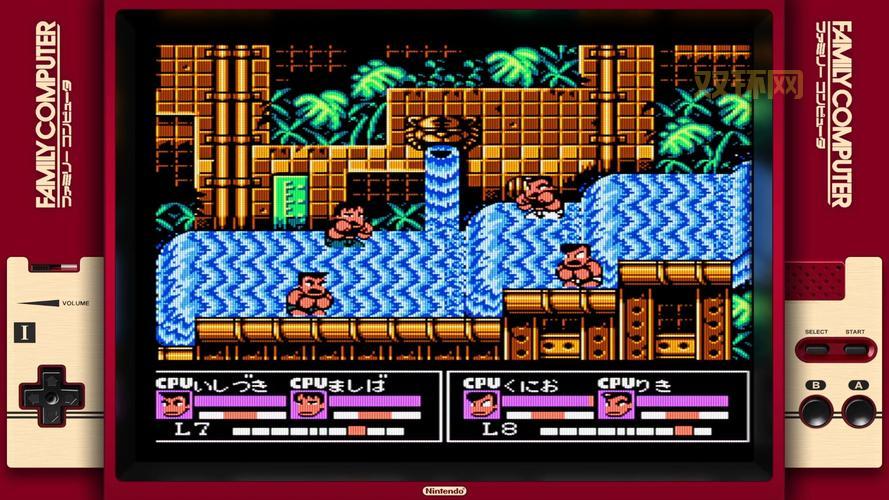Click the START button on the controller border

pyautogui.click(x=855, y=350)
